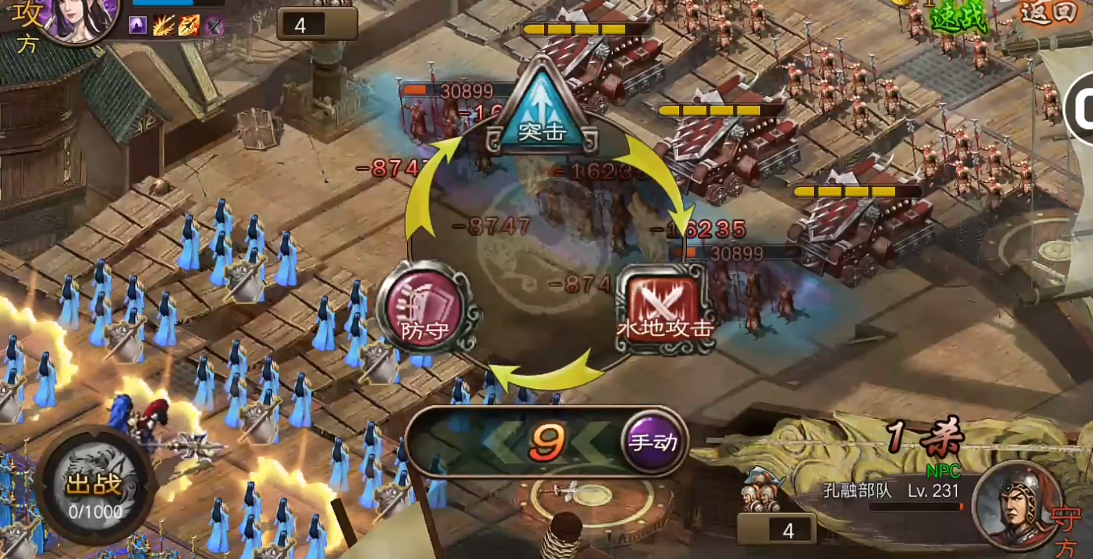Inspect the yellow burst skill icon
This screenshot has height=559, width=1093.
[163, 26]
